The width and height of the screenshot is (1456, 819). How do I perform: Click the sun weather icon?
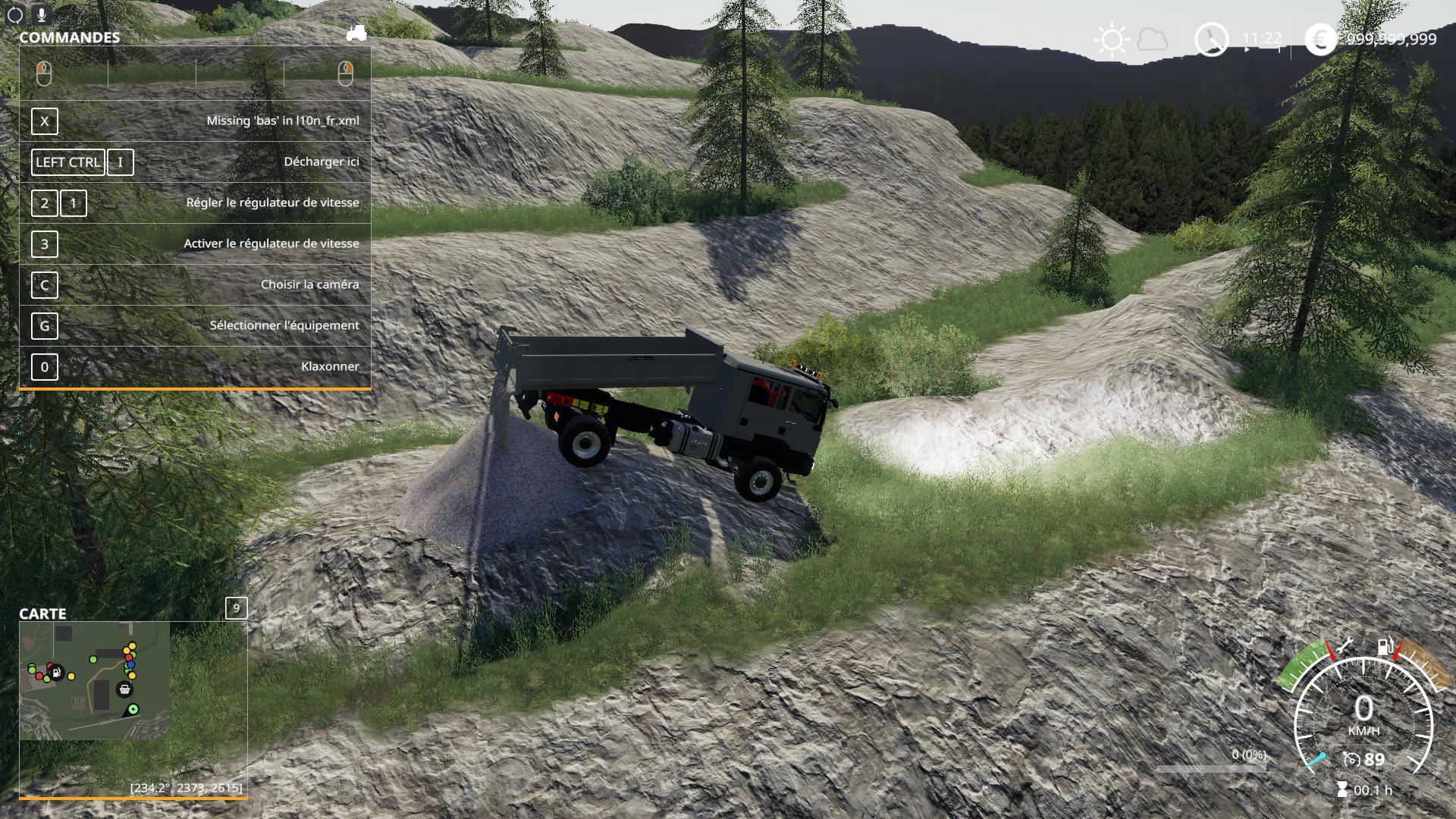coord(1112,39)
